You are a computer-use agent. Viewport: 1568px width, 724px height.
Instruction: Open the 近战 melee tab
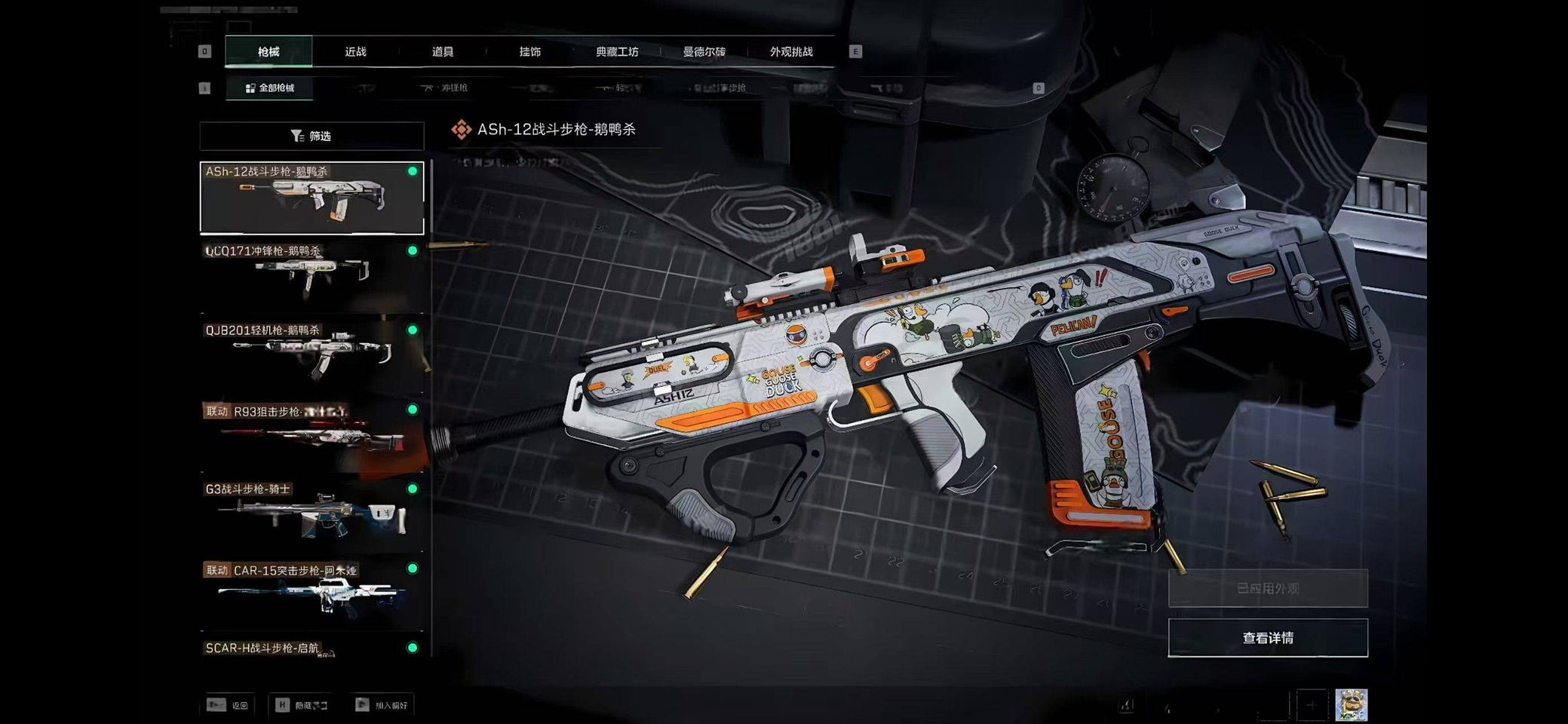tap(355, 52)
